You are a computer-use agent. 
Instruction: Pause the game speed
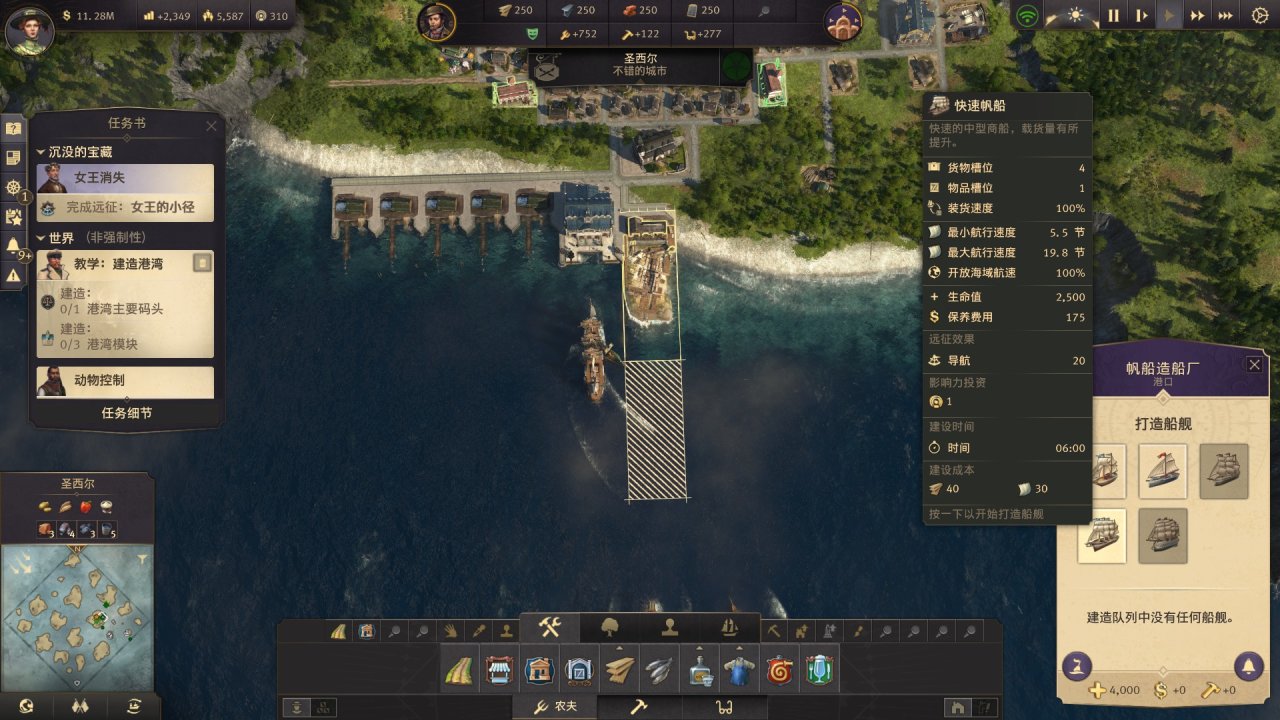click(1113, 16)
